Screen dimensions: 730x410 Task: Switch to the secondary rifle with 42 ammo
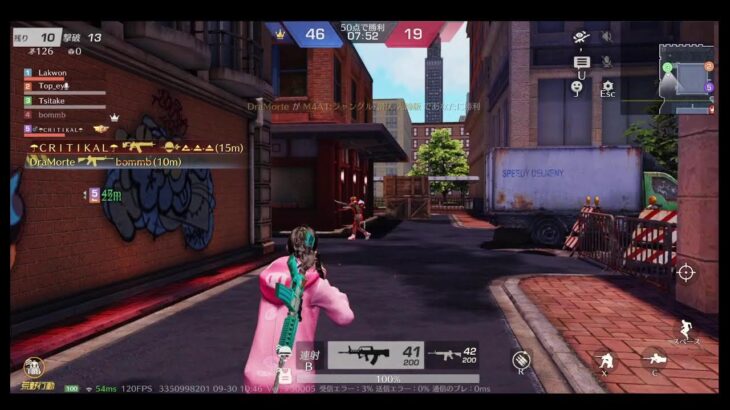pos(451,355)
